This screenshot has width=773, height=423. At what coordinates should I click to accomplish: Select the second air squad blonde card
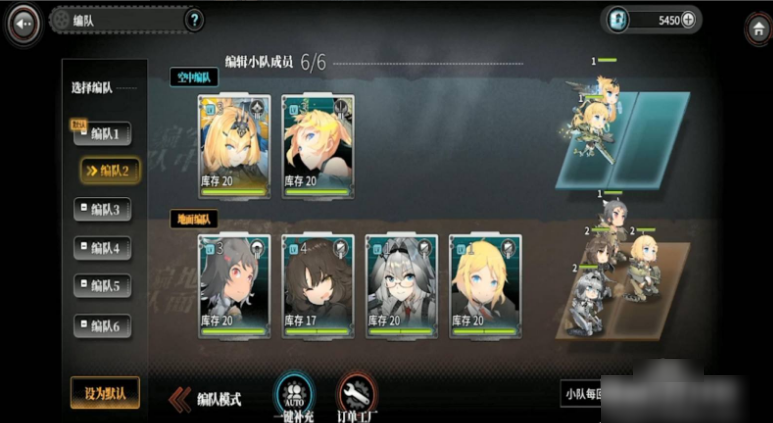(318, 147)
